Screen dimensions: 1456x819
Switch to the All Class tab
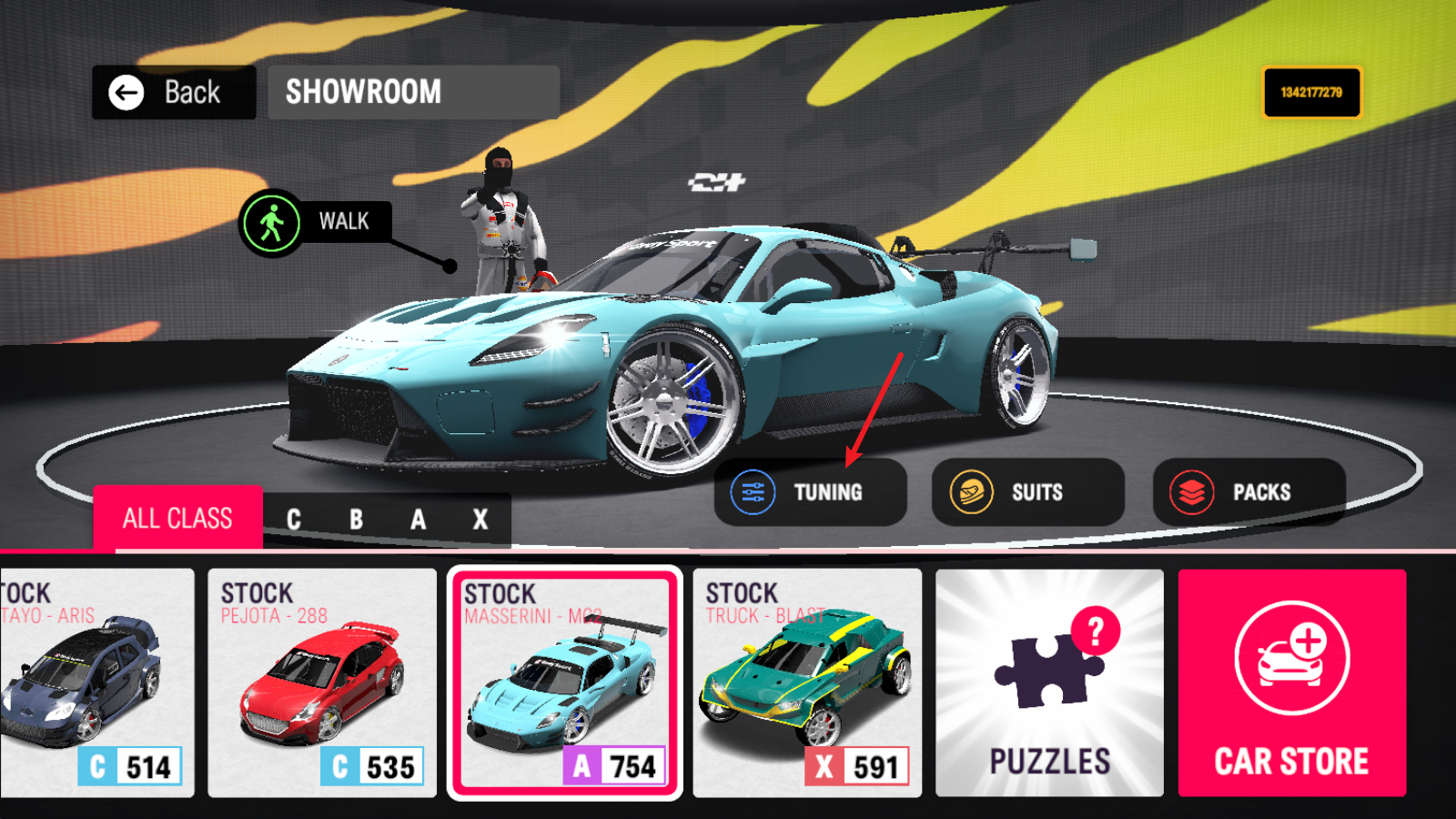(177, 519)
